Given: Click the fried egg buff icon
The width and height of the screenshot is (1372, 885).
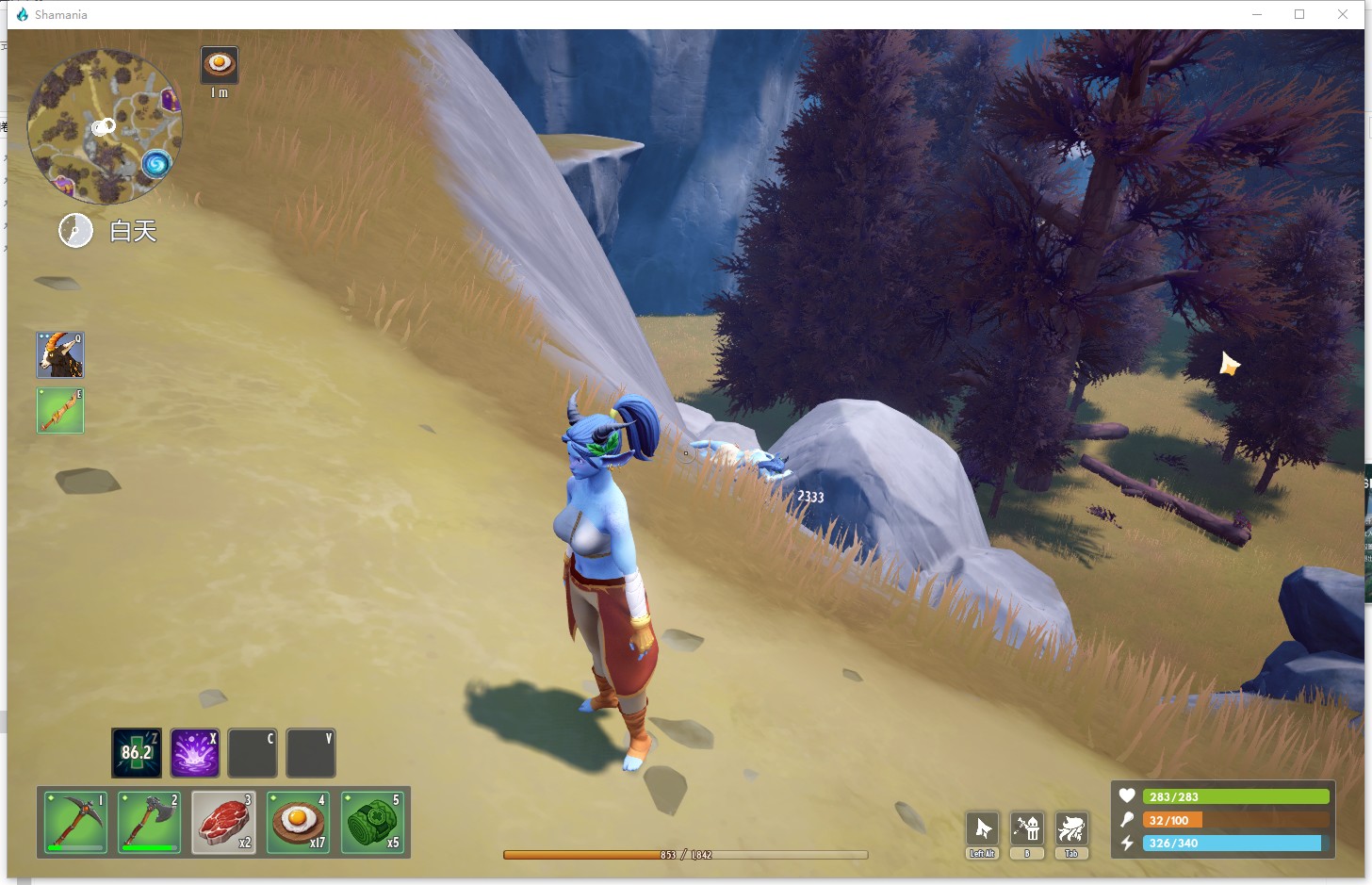Looking at the screenshot, I should pyautogui.click(x=220, y=64).
